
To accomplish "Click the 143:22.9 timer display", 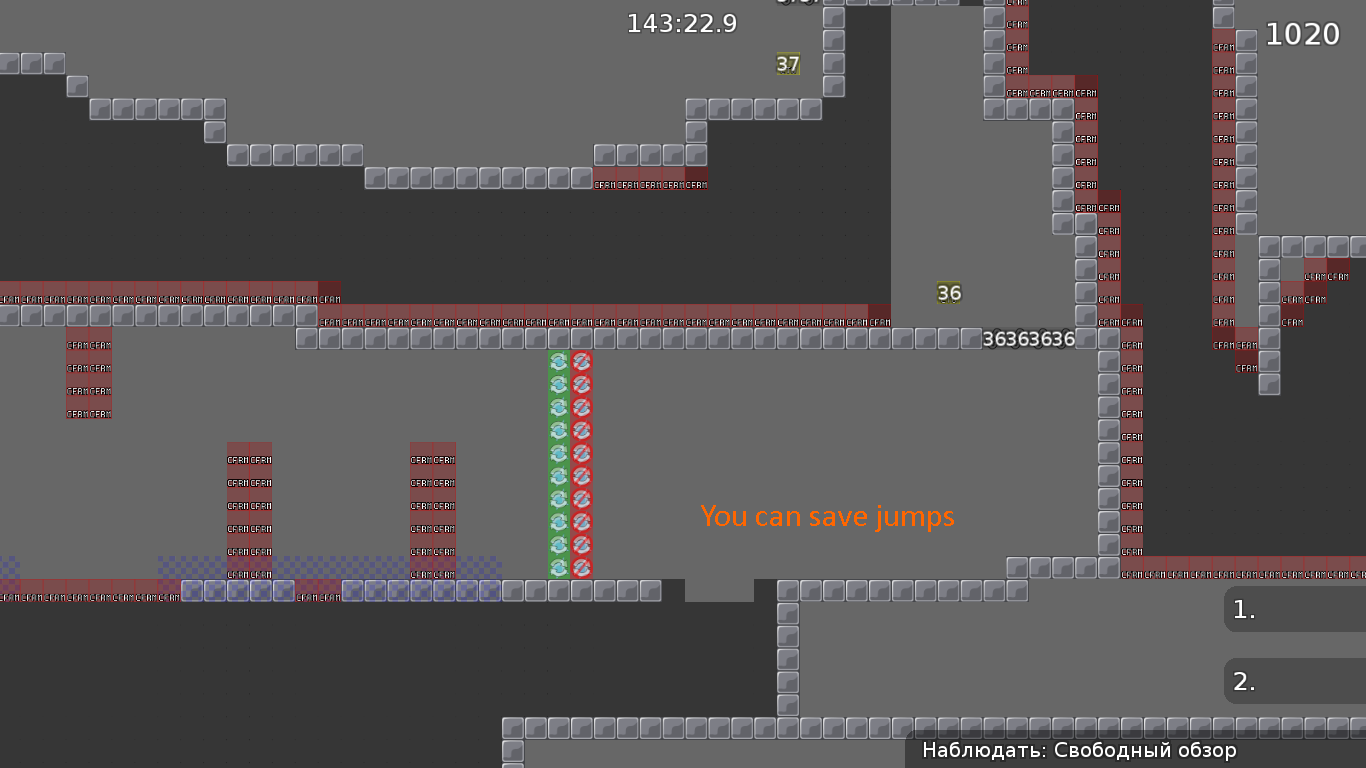I will [x=681, y=24].
